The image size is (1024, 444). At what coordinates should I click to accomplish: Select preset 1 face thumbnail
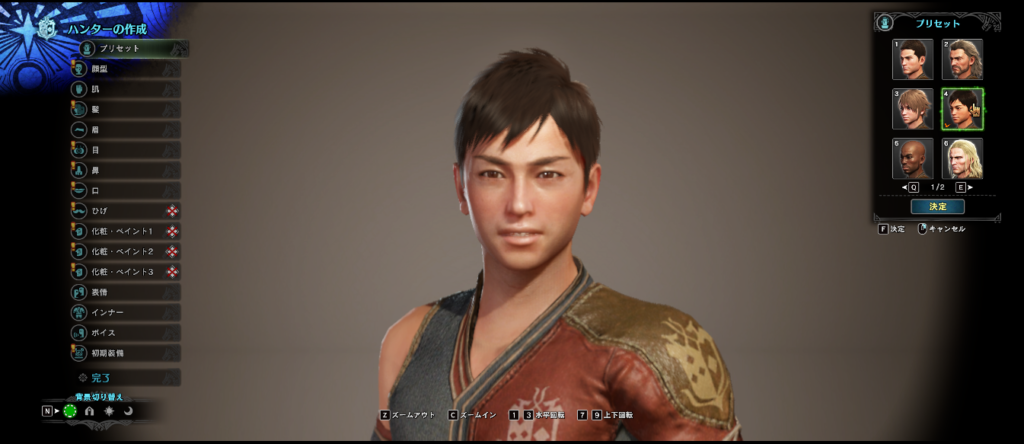[913, 60]
